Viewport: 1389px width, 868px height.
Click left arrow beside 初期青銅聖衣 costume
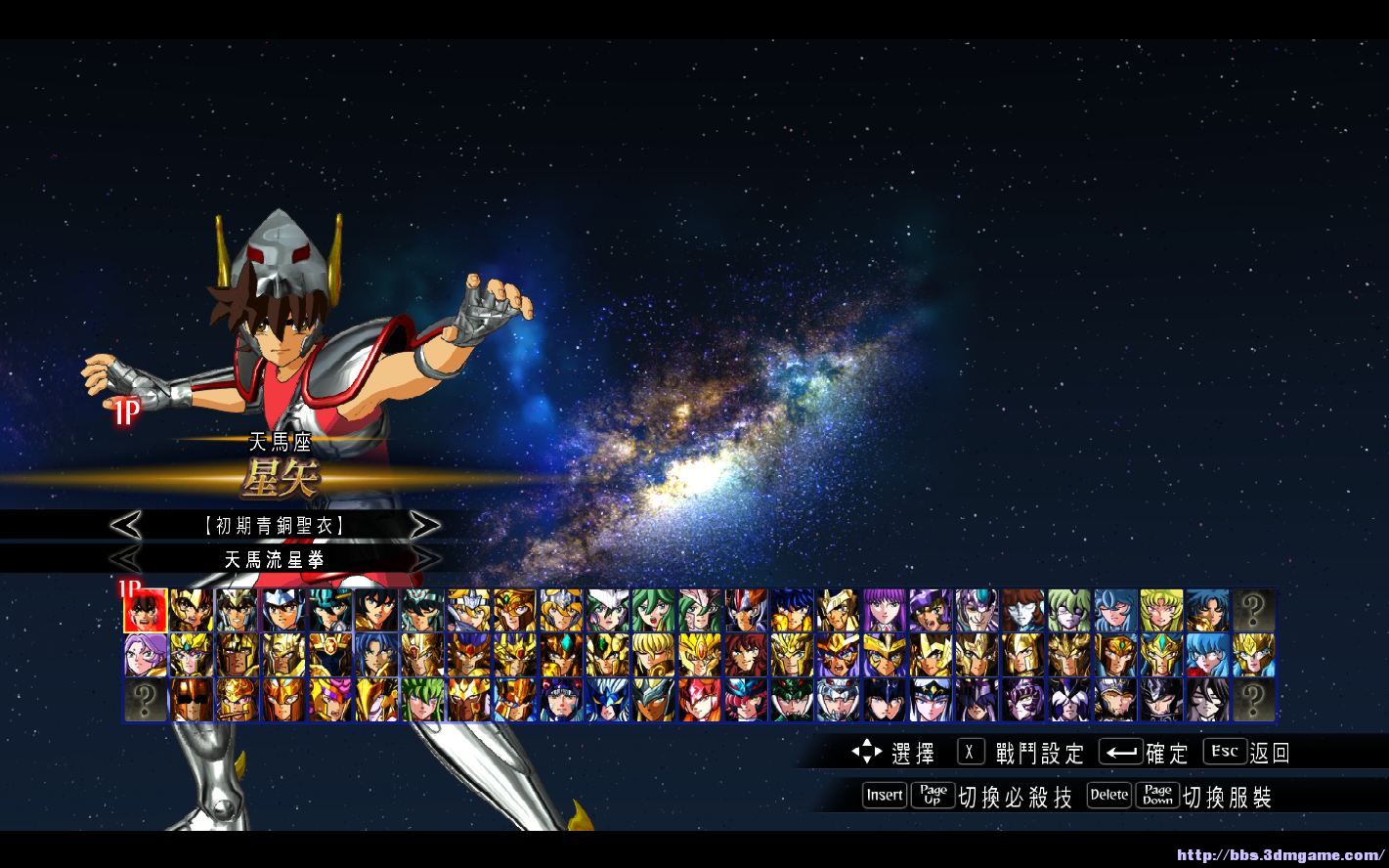point(125,526)
